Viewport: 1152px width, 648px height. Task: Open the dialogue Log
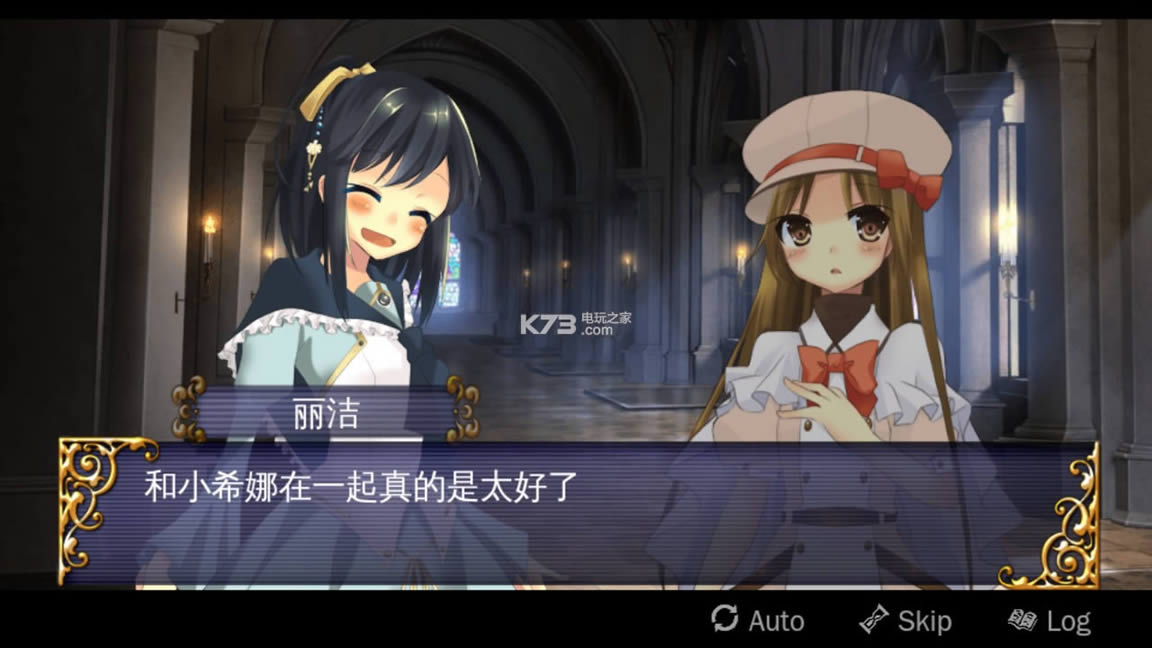click(1050, 620)
